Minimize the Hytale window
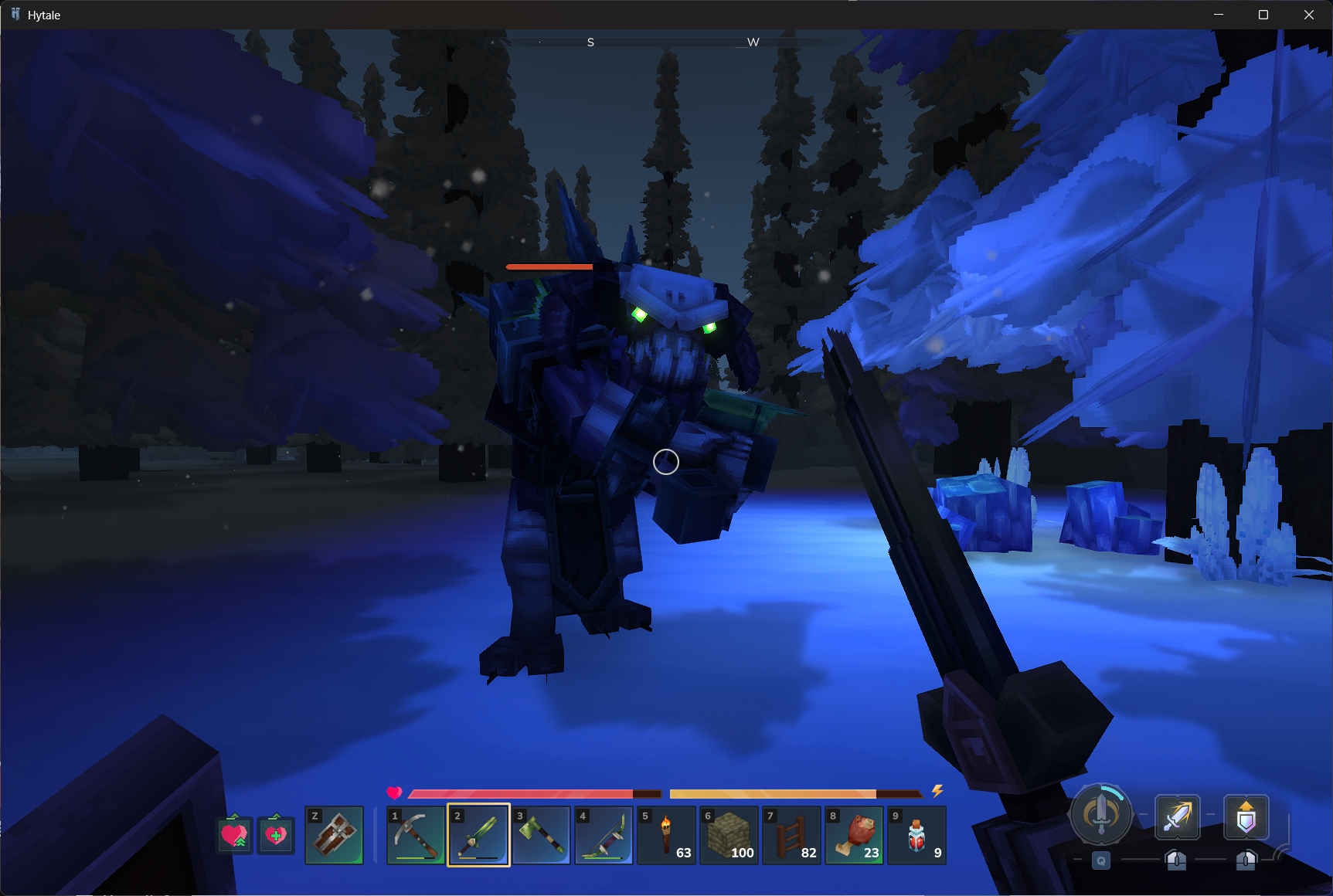 (x=1219, y=15)
